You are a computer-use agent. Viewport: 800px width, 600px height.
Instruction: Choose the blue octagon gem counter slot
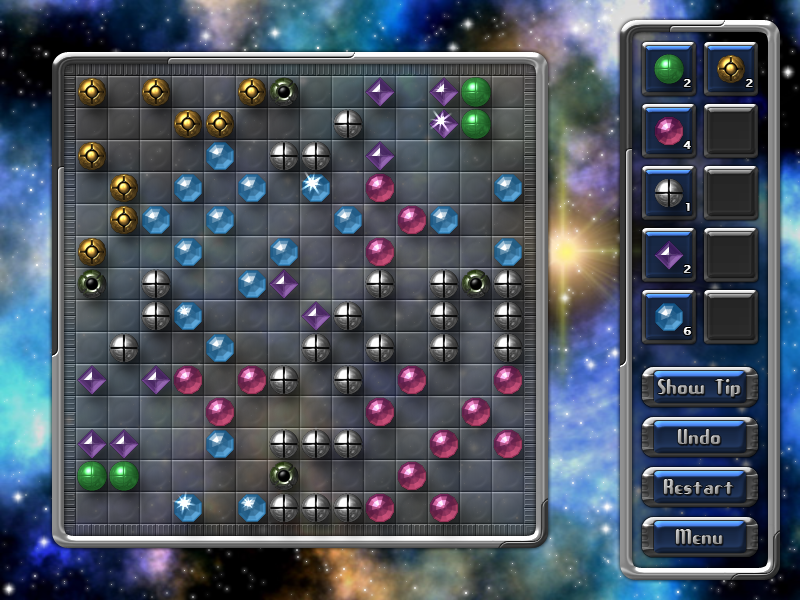click(668, 318)
